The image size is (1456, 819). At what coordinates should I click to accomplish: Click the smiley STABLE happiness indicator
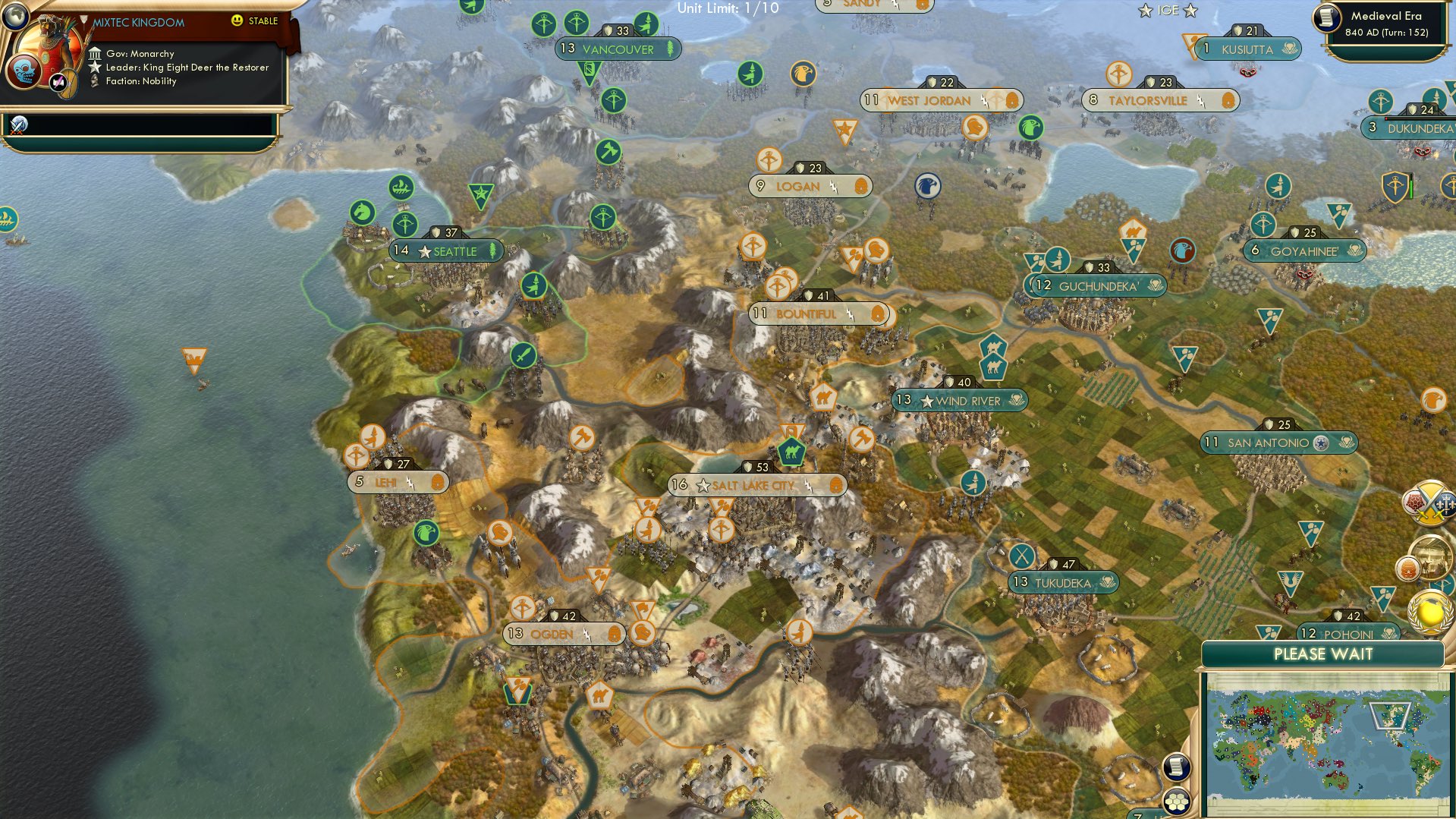pos(239,21)
